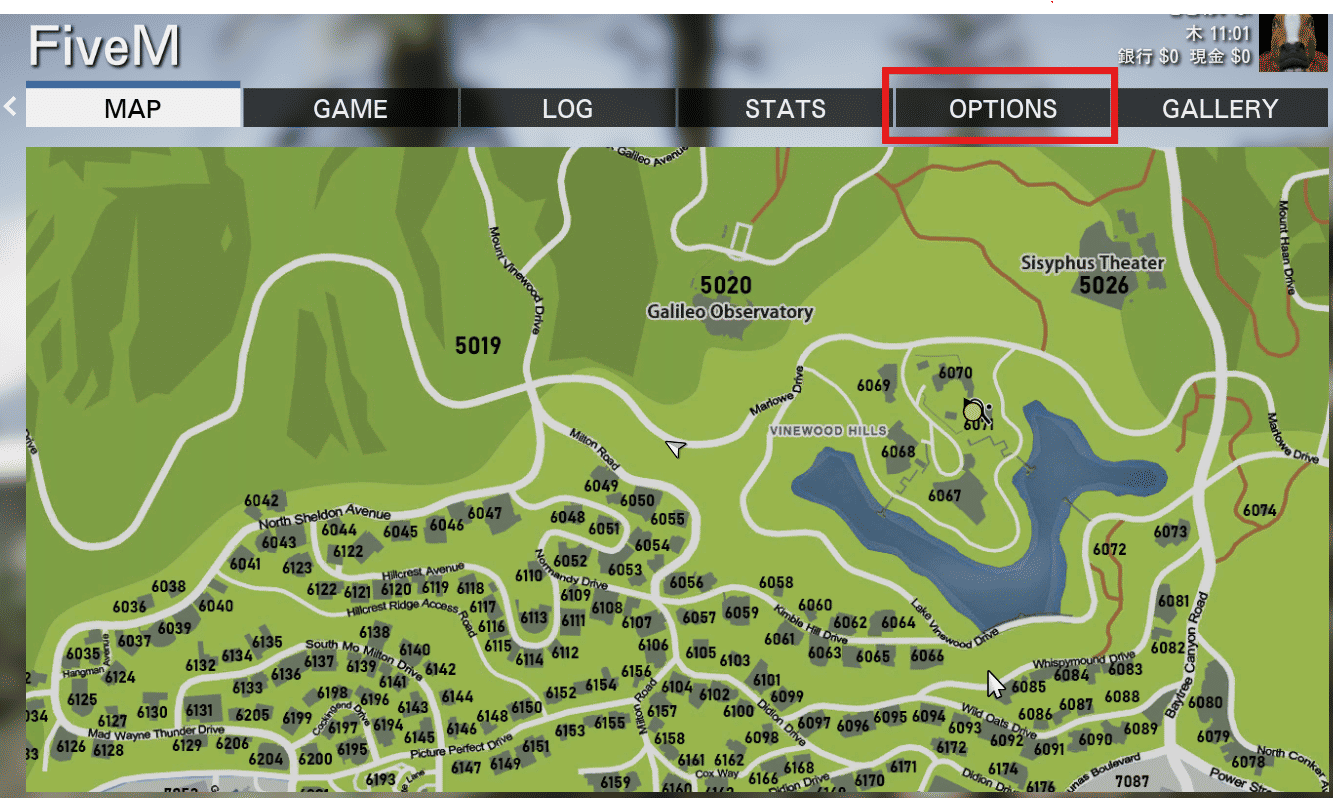Switch to the MAP tab

[133, 108]
